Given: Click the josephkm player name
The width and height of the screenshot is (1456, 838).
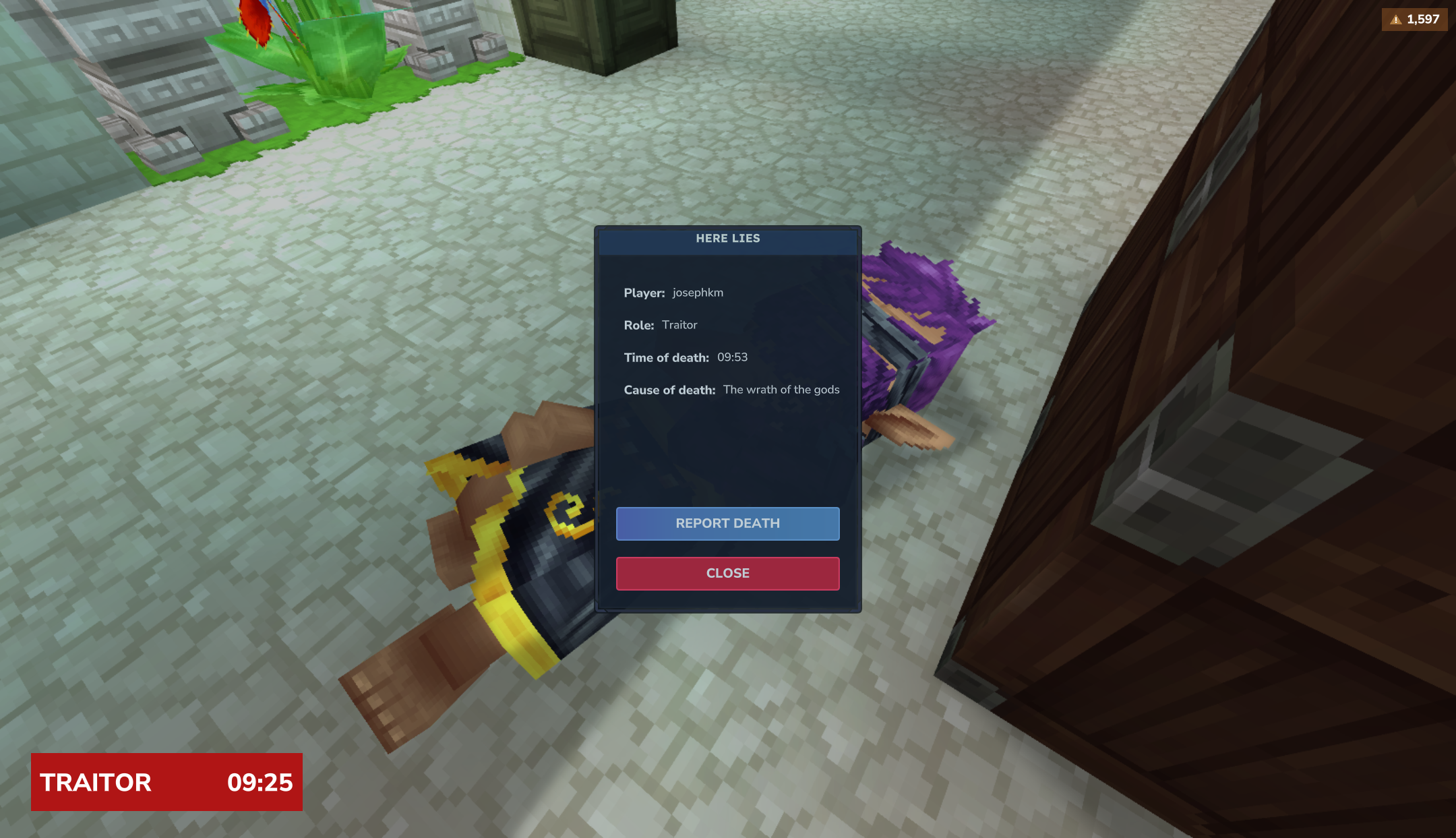Looking at the screenshot, I should tap(698, 293).
